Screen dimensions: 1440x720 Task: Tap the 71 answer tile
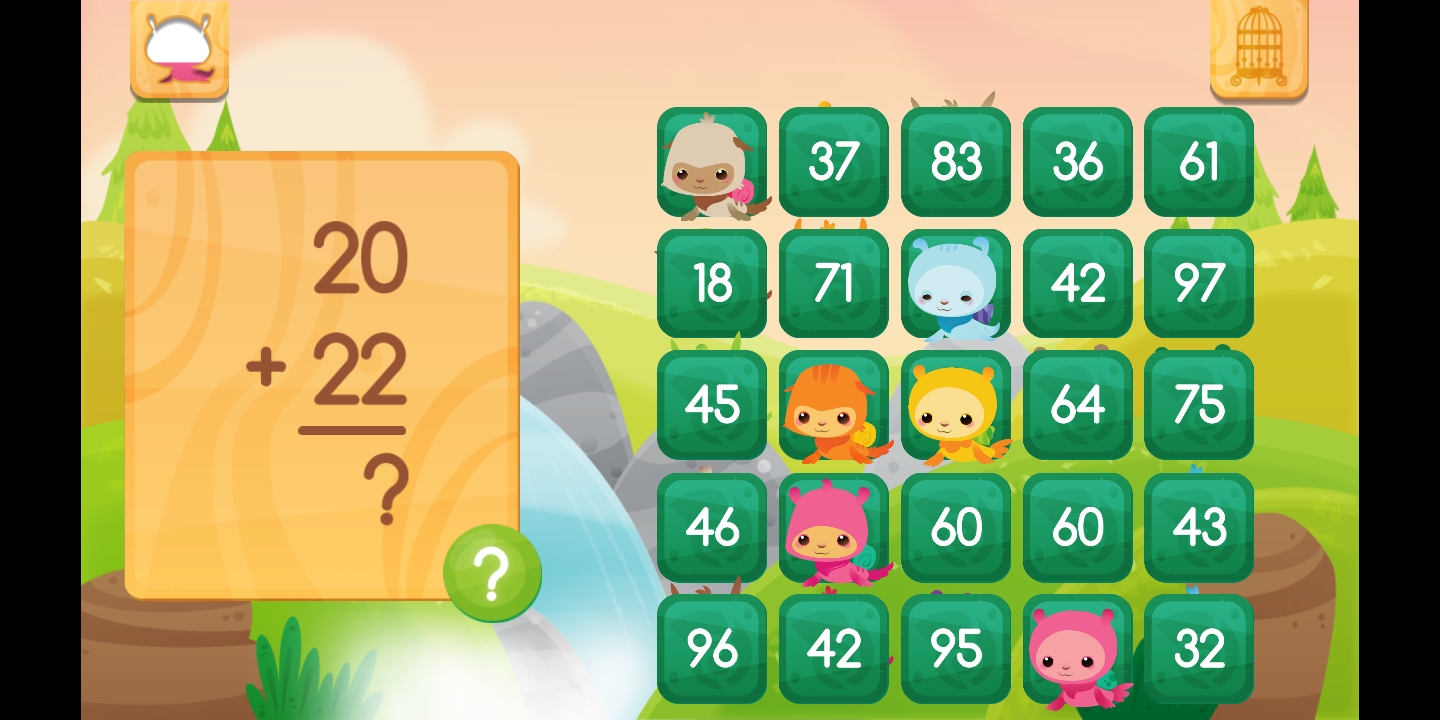pos(833,283)
